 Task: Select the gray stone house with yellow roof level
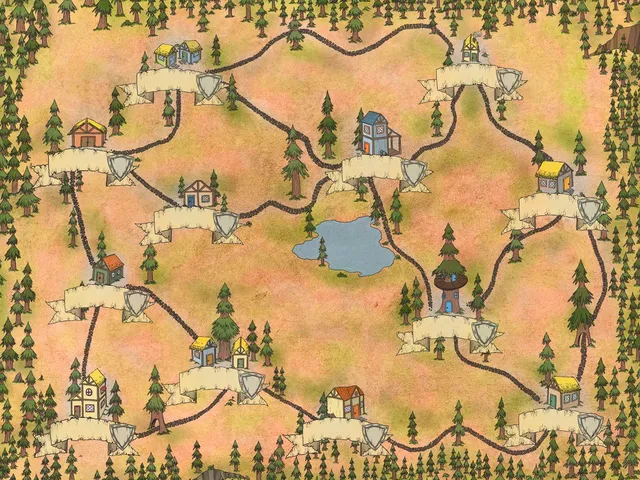coord(554,178)
